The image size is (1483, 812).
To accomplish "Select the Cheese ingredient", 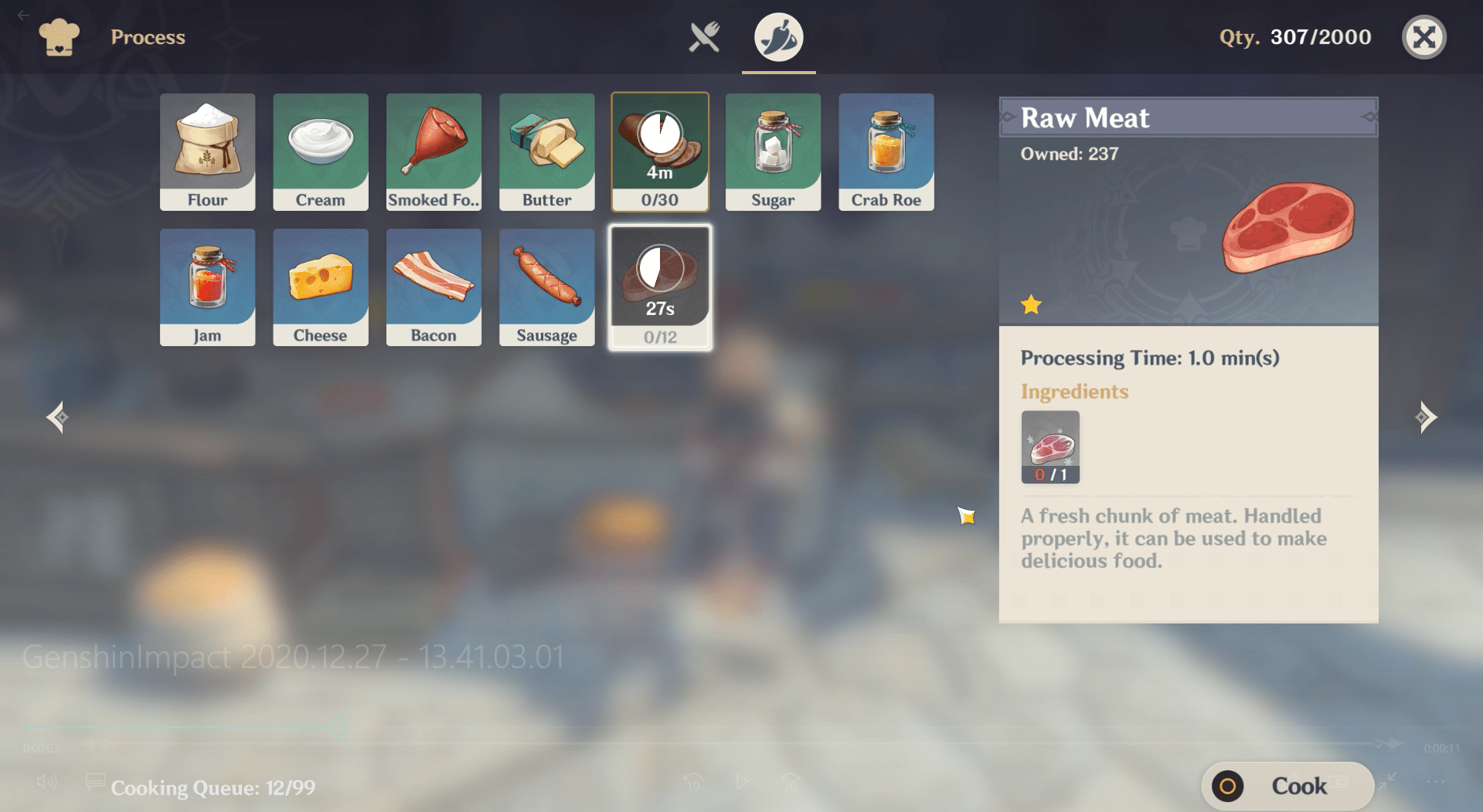I will tap(320, 287).
